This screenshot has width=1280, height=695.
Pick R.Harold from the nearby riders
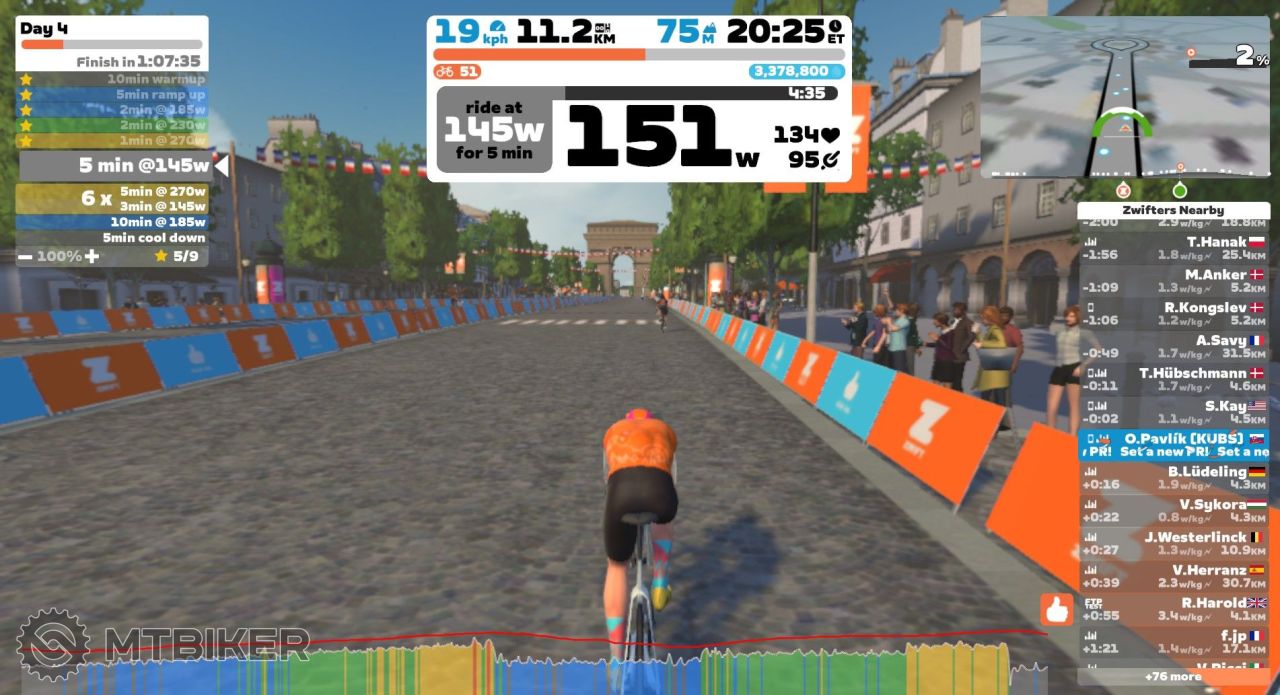pos(1173,610)
